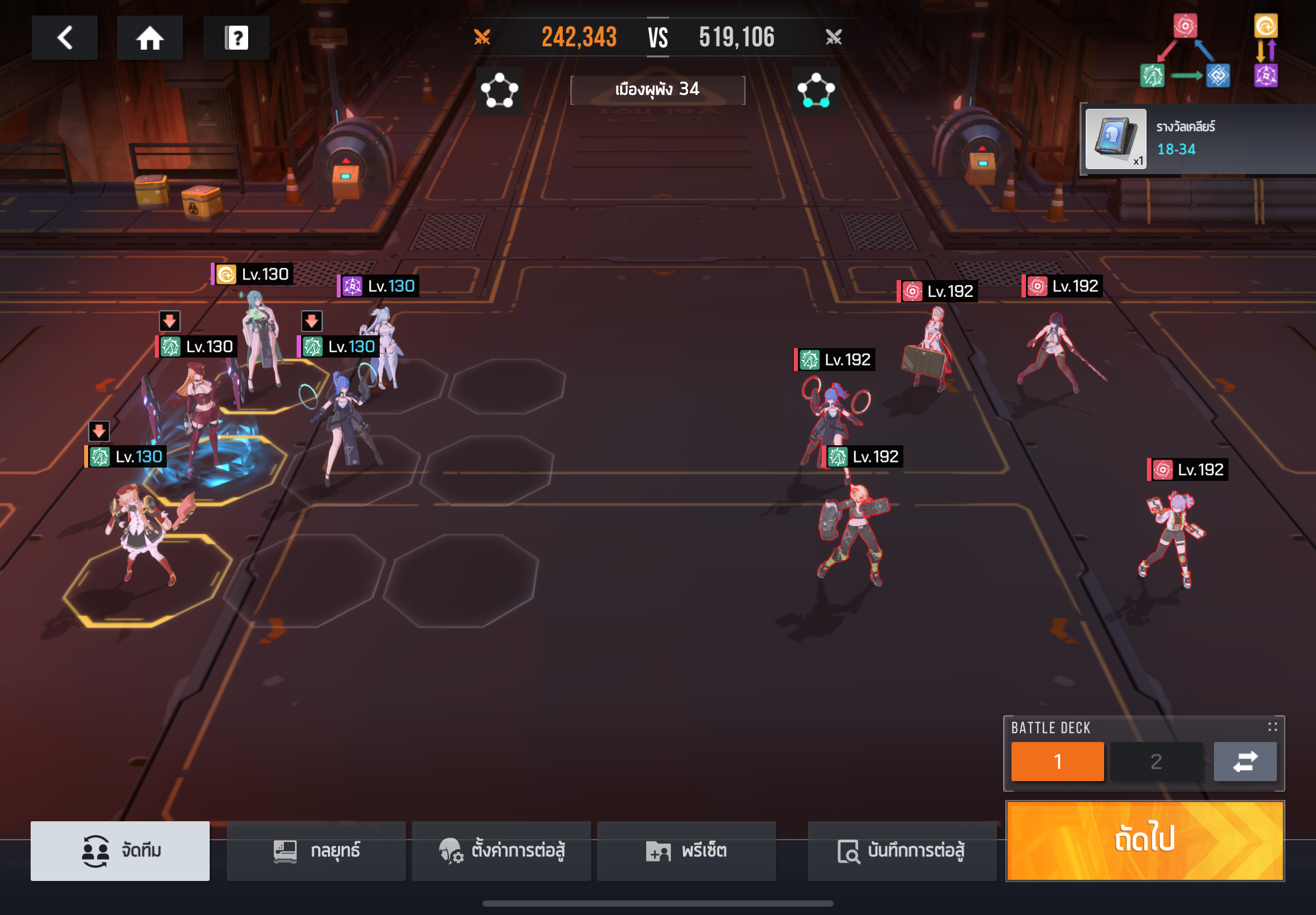Swap battle decks with the arrows button
1316x915 pixels.
[x=1245, y=761]
